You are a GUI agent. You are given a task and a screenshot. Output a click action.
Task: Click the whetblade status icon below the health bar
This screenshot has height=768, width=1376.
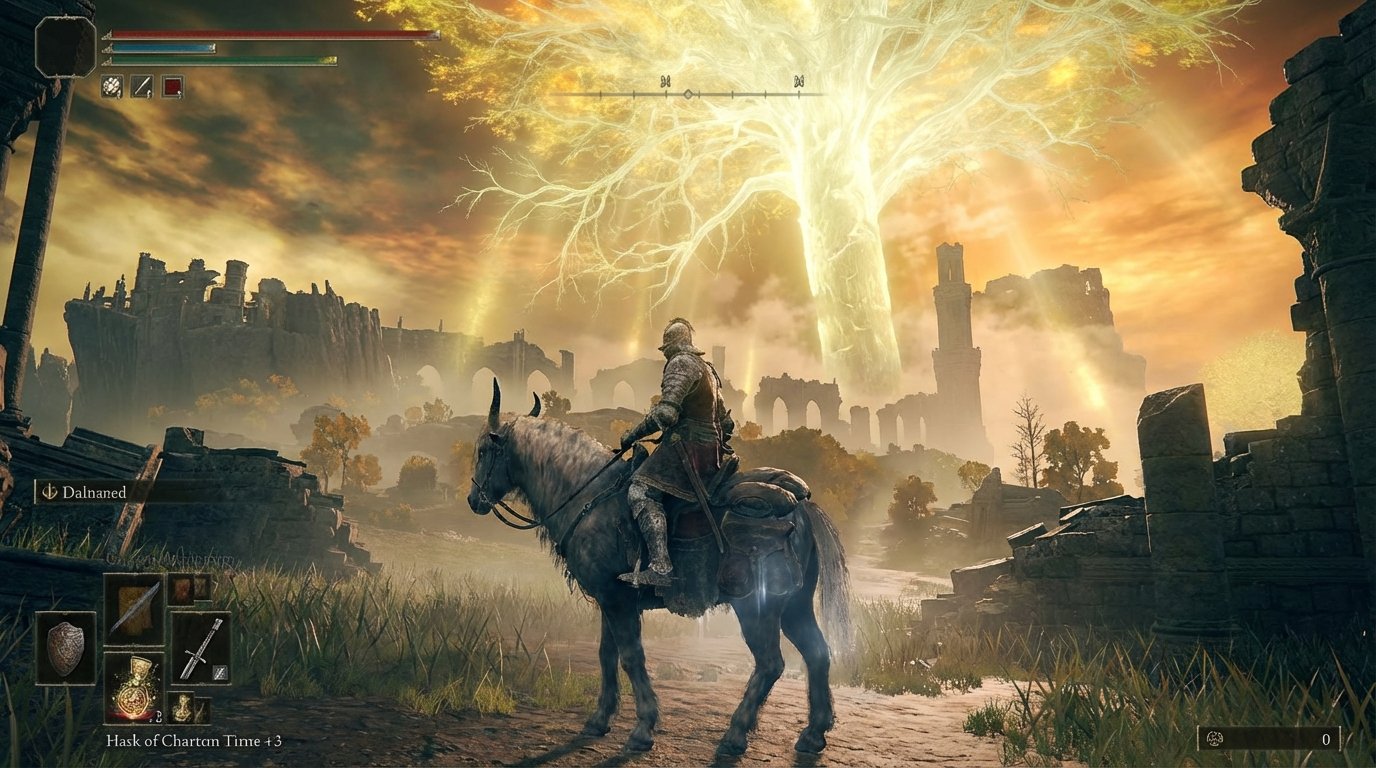(x=141, y=86)
